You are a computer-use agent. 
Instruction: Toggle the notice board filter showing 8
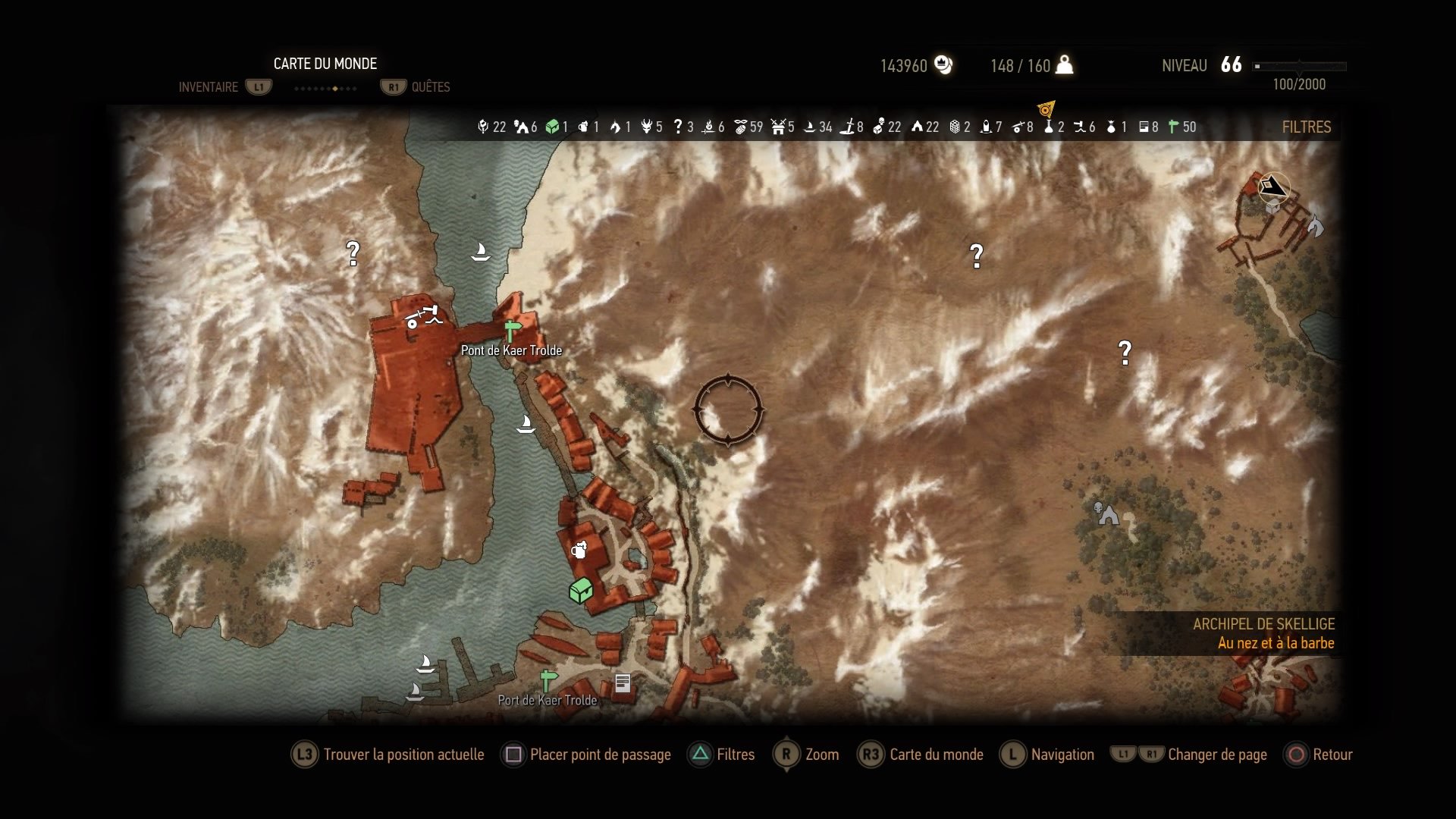[x=1144, y=127]
